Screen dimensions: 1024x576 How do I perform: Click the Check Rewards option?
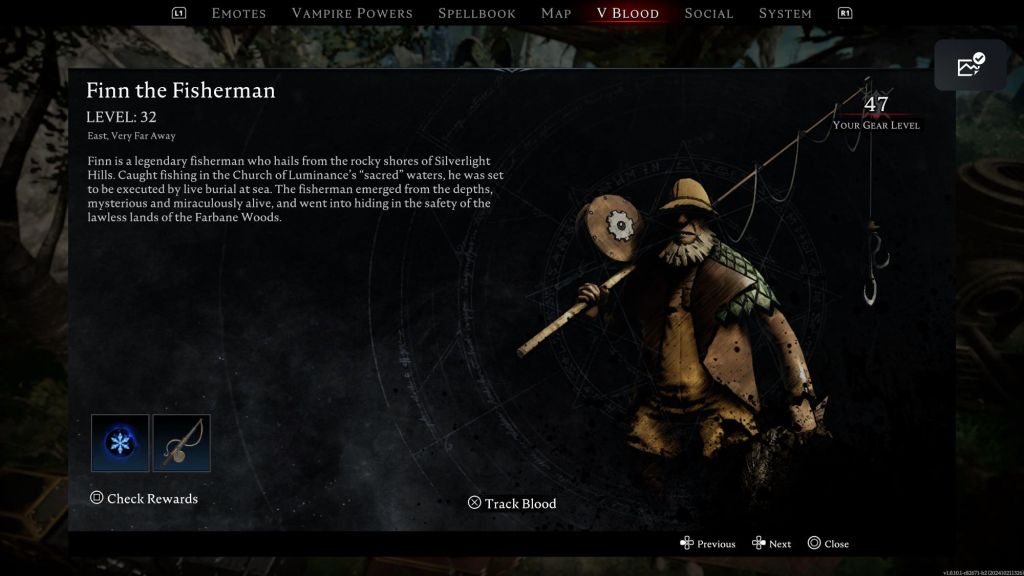pos(144,498)
